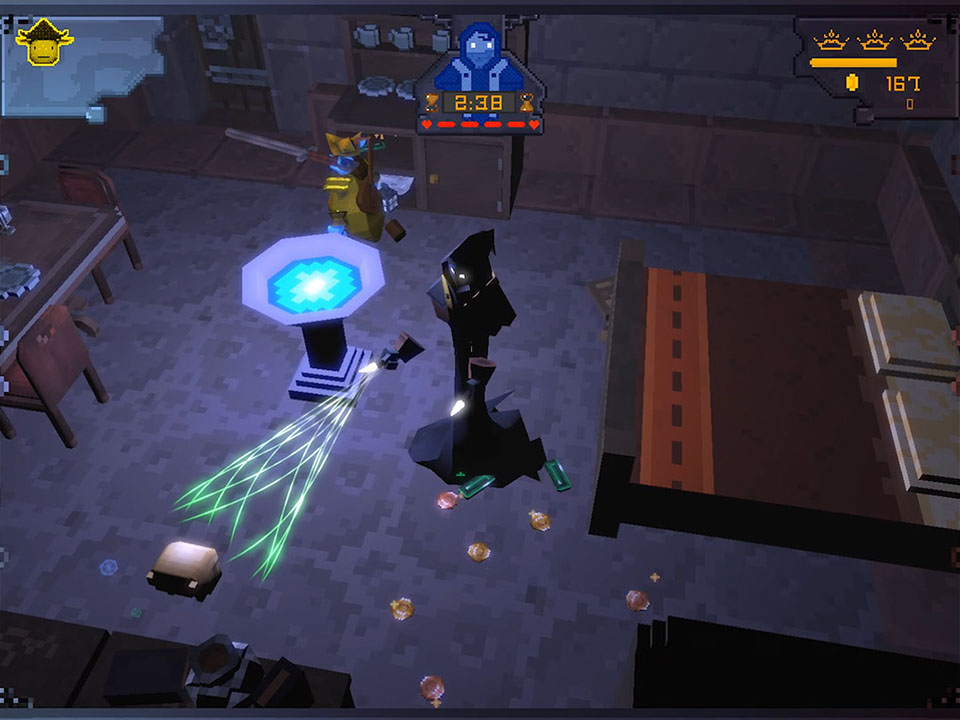Screen dimensions: 960x720
Task: Select the blue hooded character portrait
Action: click(480, 58)
